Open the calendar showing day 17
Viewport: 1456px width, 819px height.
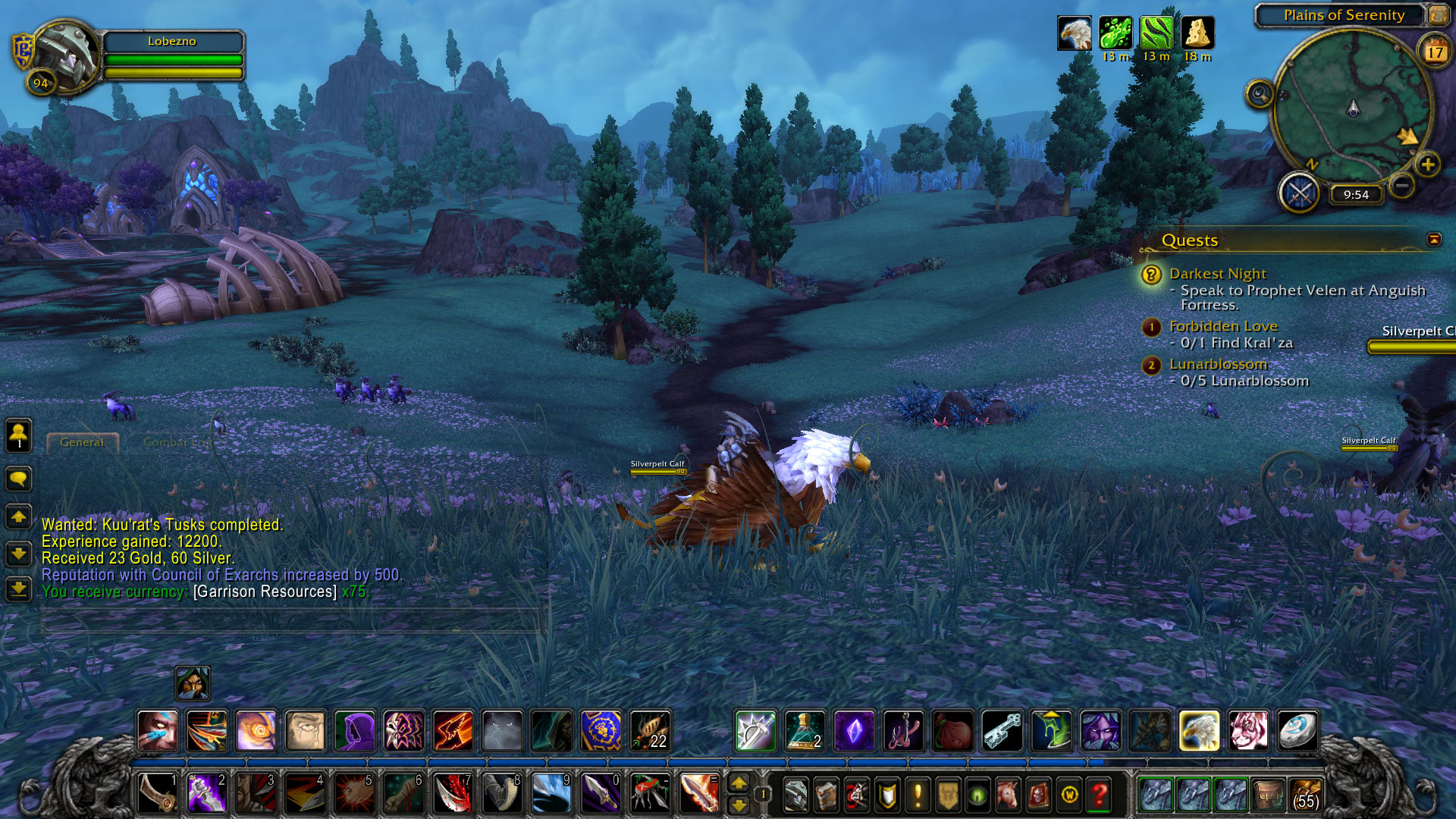(x=1434, y=52)
